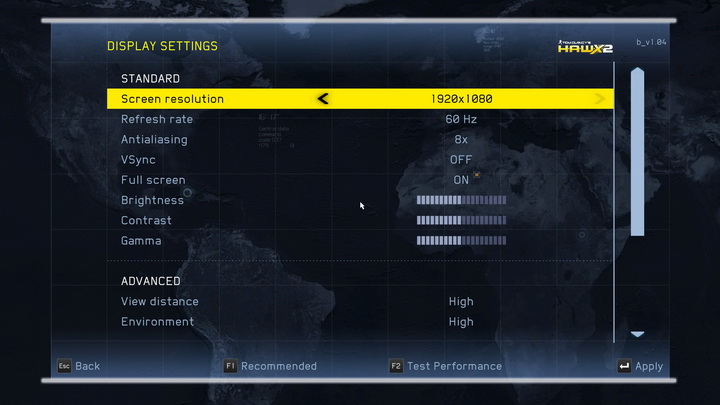Apply the display settings

click(640, 366)
